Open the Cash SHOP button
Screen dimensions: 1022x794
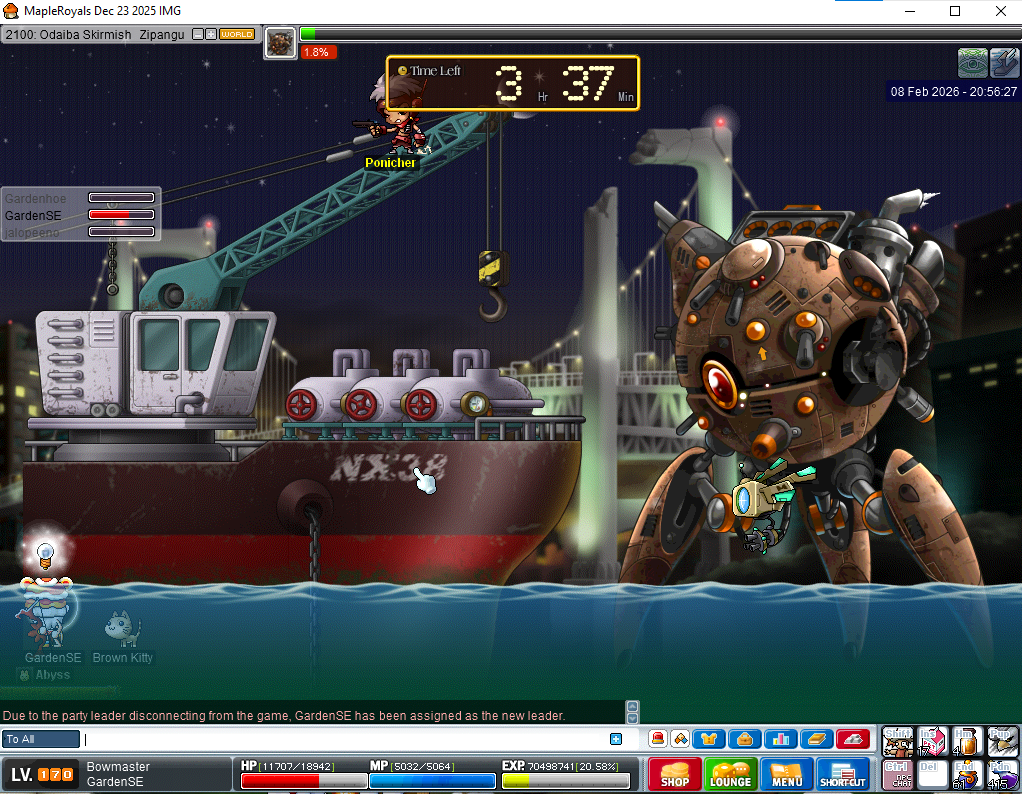coord(674,775)
